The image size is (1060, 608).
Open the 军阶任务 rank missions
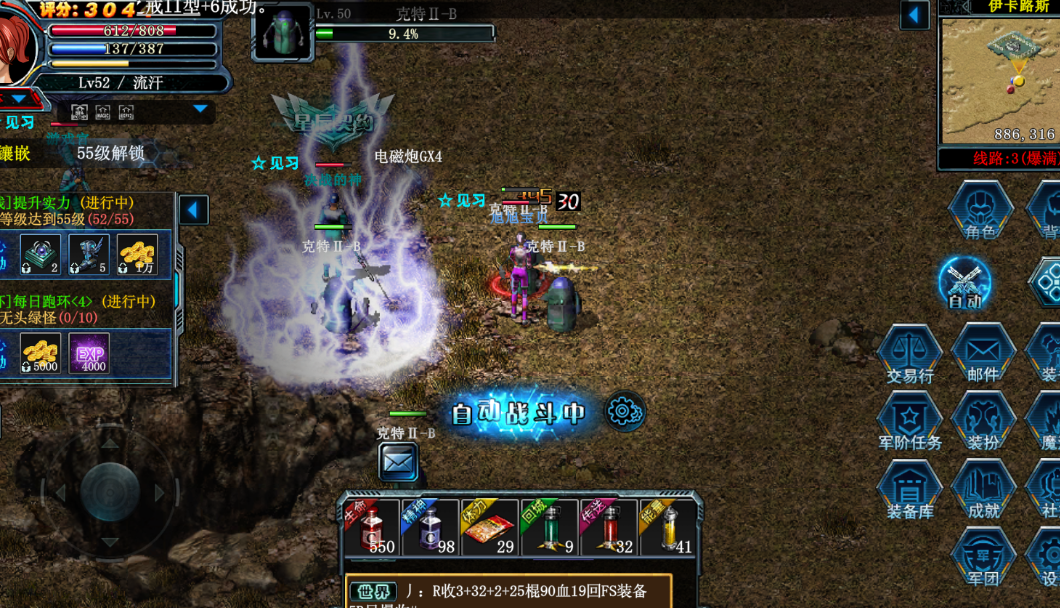tap(910, 422)
